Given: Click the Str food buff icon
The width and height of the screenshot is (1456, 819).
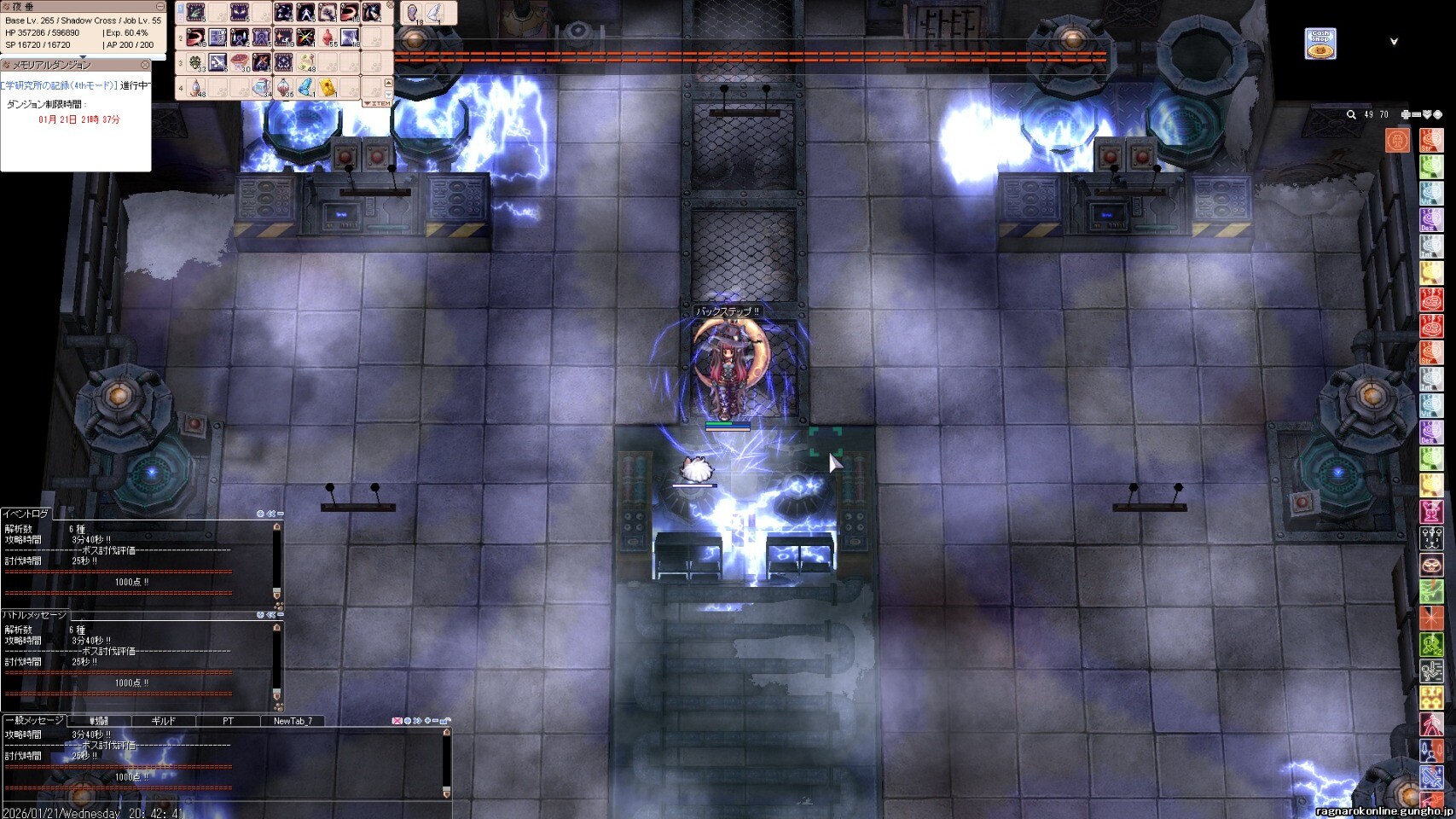Looking at the screenshot, I should tap(1430, 140).
